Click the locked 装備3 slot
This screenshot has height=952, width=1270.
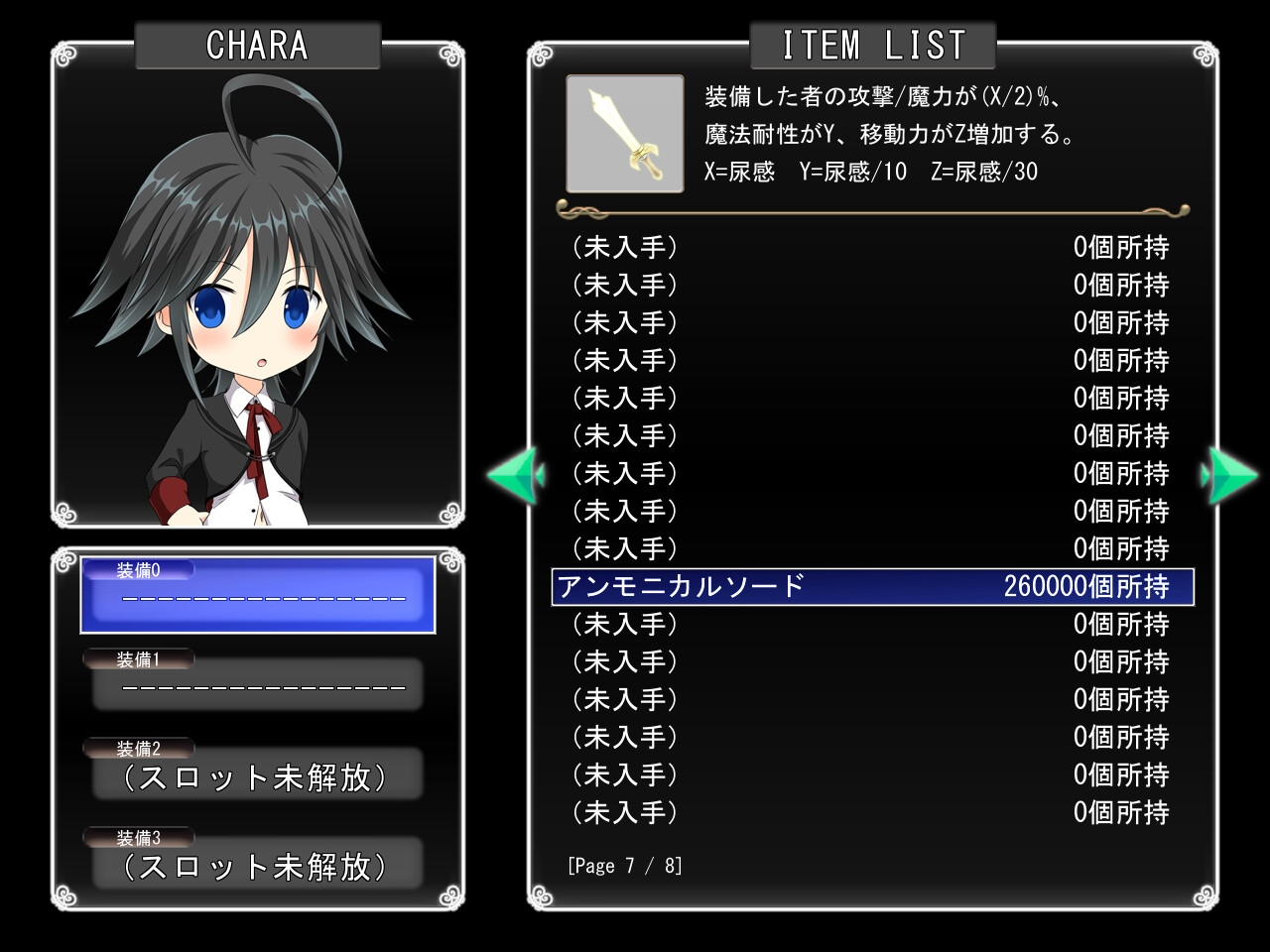pos(258,864)
